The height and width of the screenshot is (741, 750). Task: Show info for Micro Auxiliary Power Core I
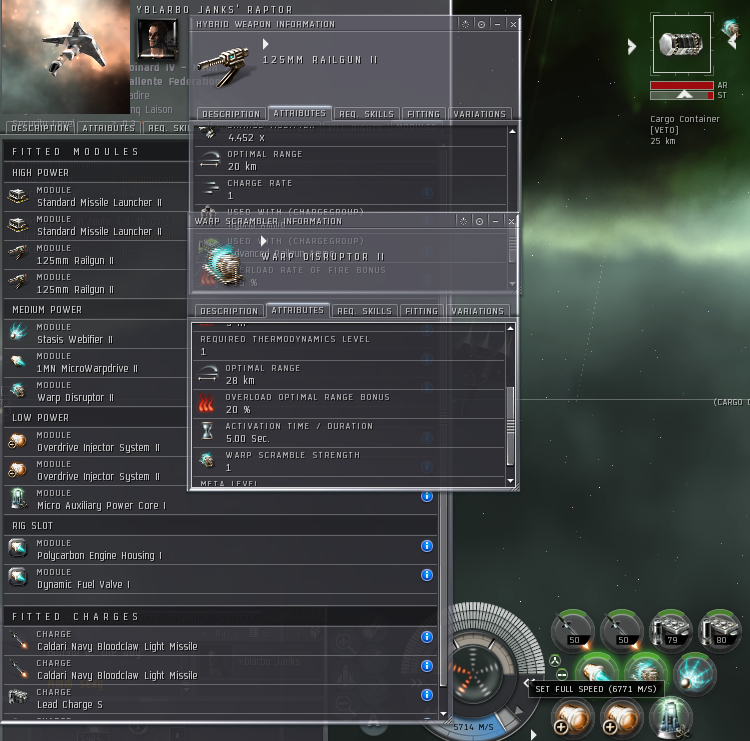tap(427, 495)
